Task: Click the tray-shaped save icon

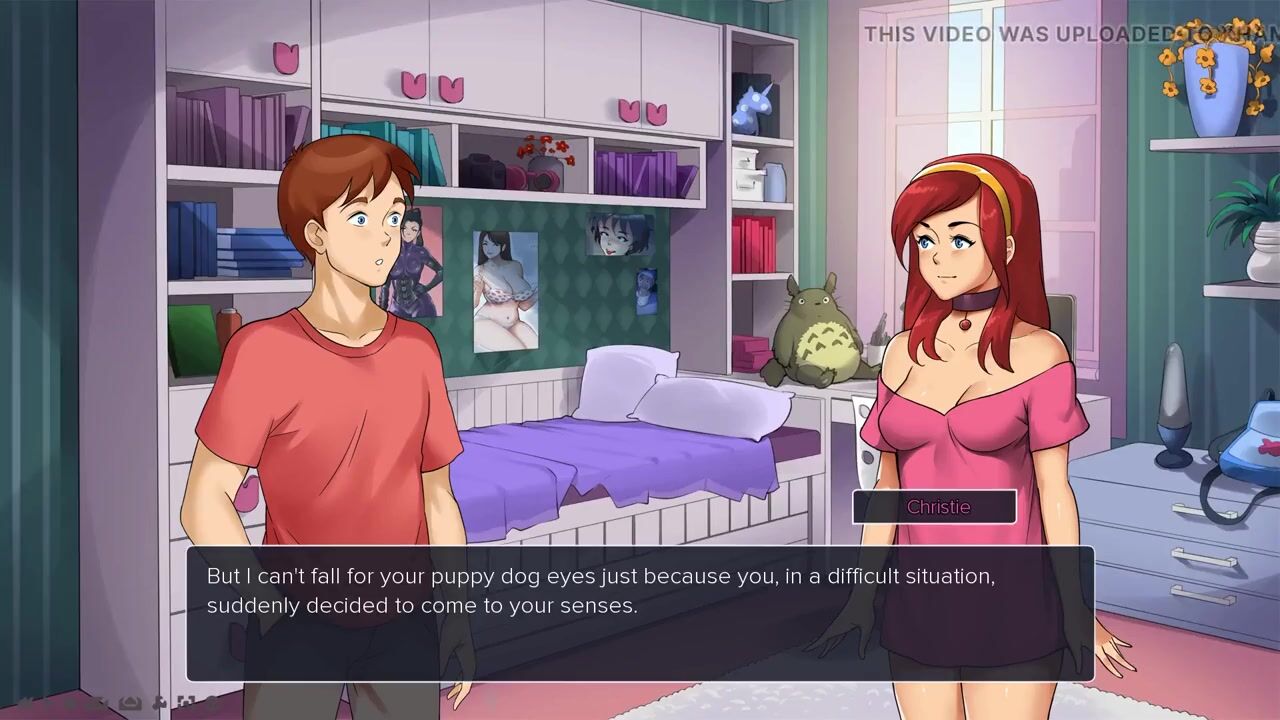Action: (129, 703)
